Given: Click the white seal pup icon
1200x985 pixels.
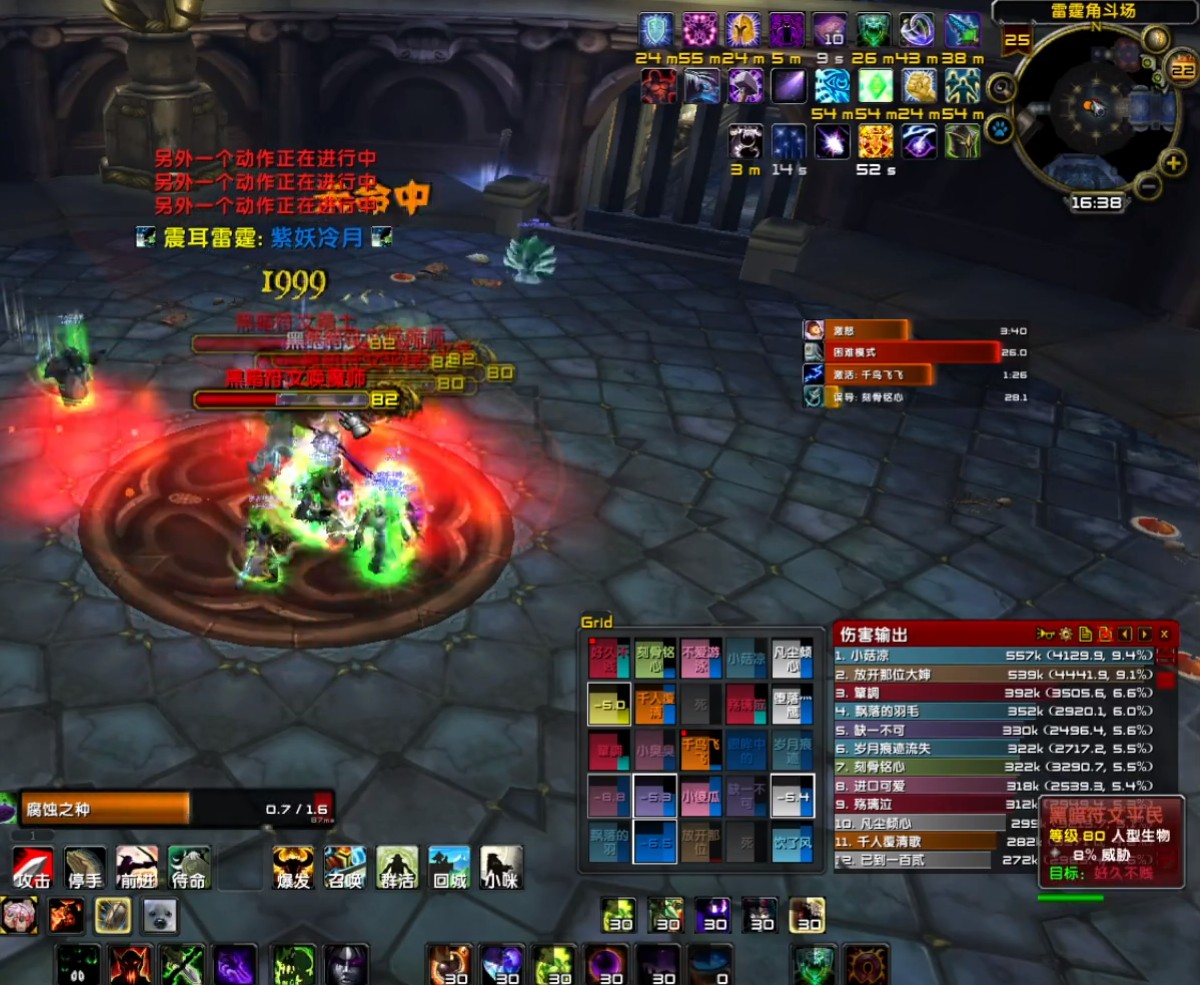Looking at the screenshot, I should [x=159, y=915].
